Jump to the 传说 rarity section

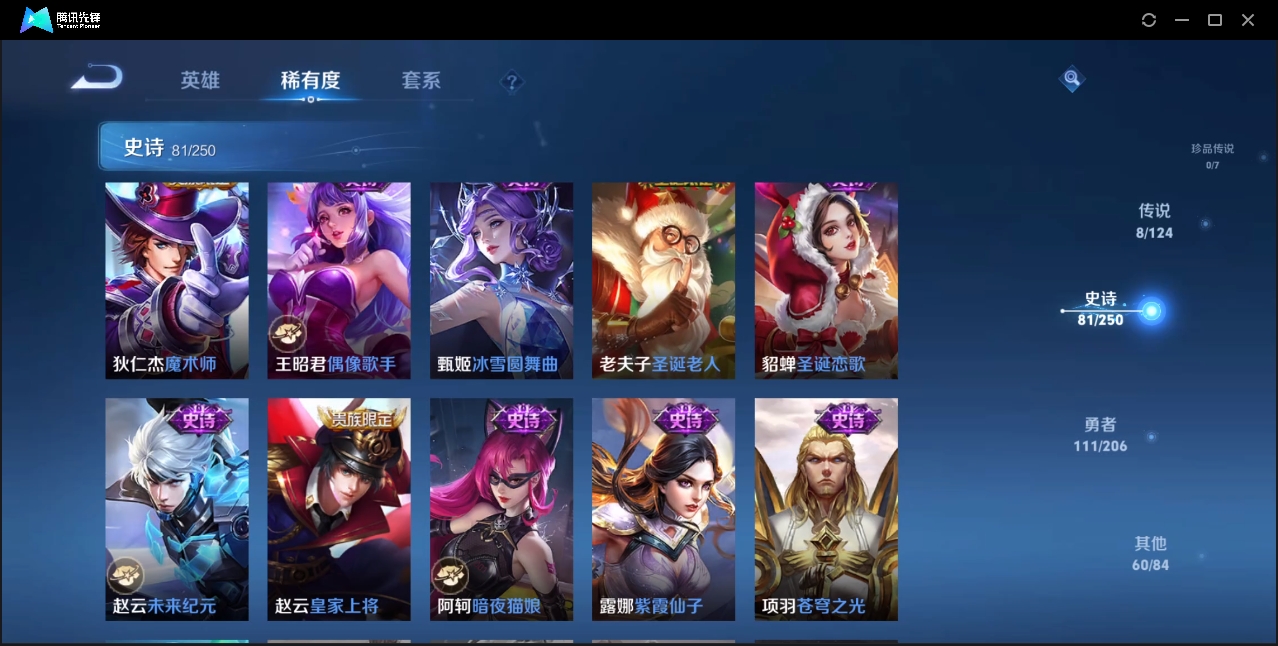pyautogui.click(x=1154, y=221)
